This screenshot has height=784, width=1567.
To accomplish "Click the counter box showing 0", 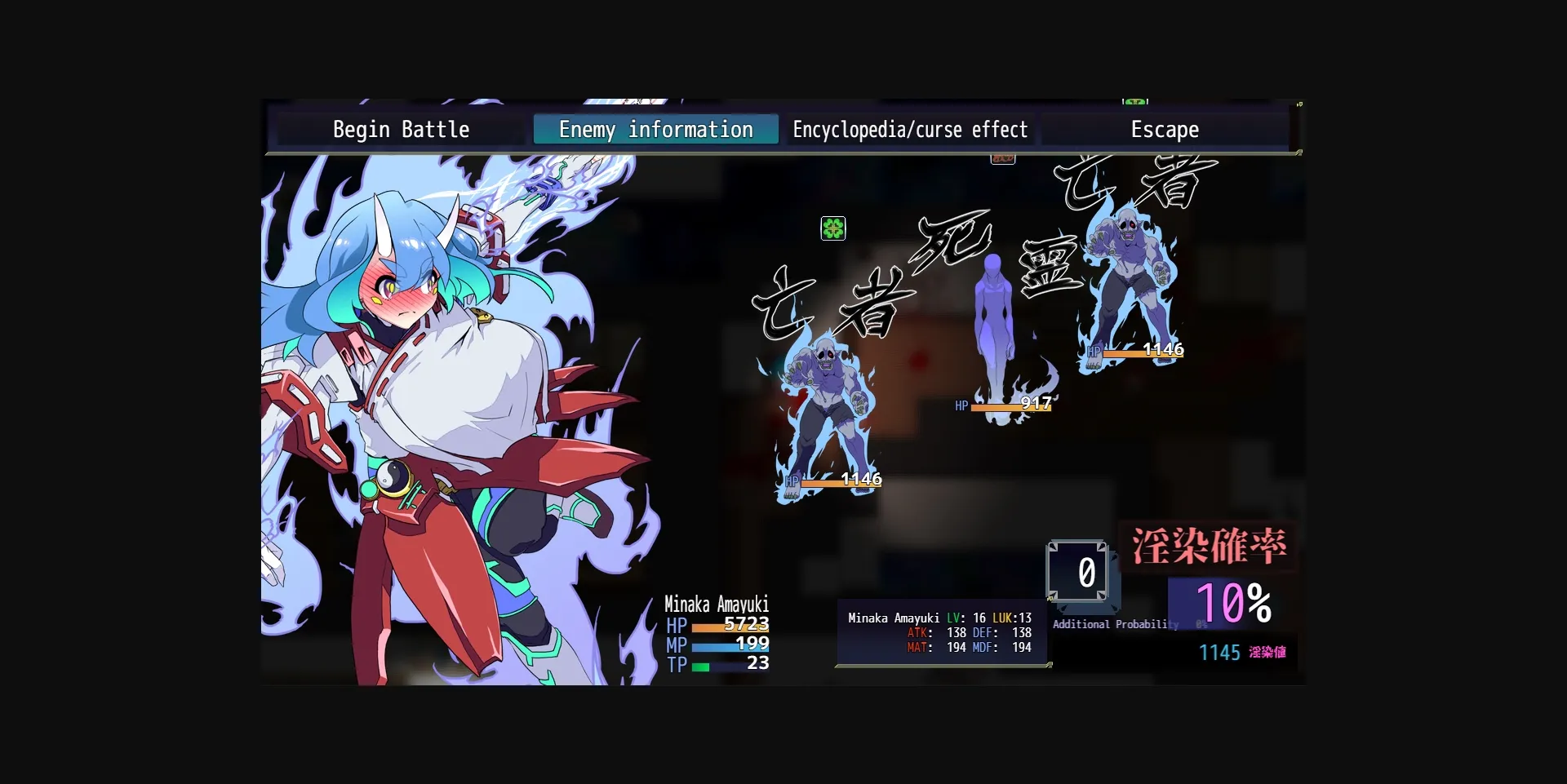I will click(1082, 572).
